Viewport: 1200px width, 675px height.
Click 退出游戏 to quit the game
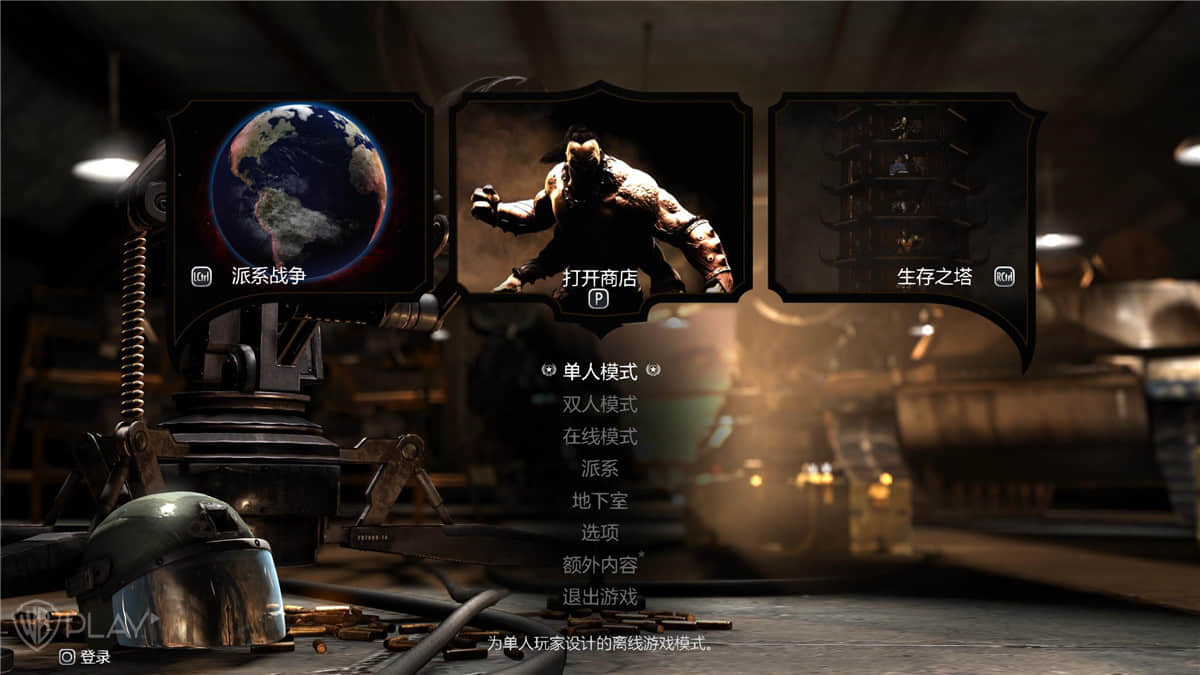pyautogui.click(x=600, y=598)
